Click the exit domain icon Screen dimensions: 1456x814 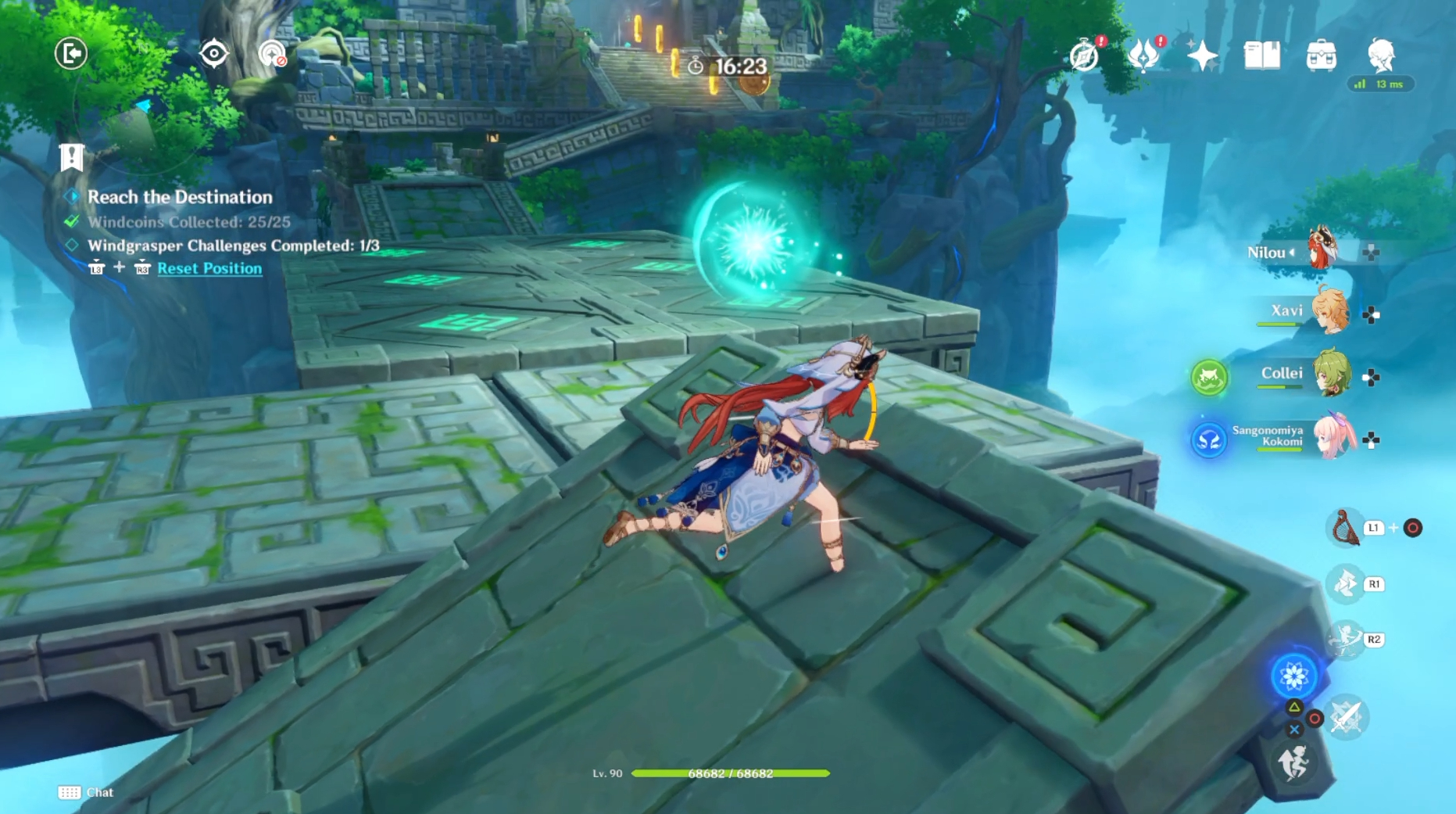pos(71,53)
